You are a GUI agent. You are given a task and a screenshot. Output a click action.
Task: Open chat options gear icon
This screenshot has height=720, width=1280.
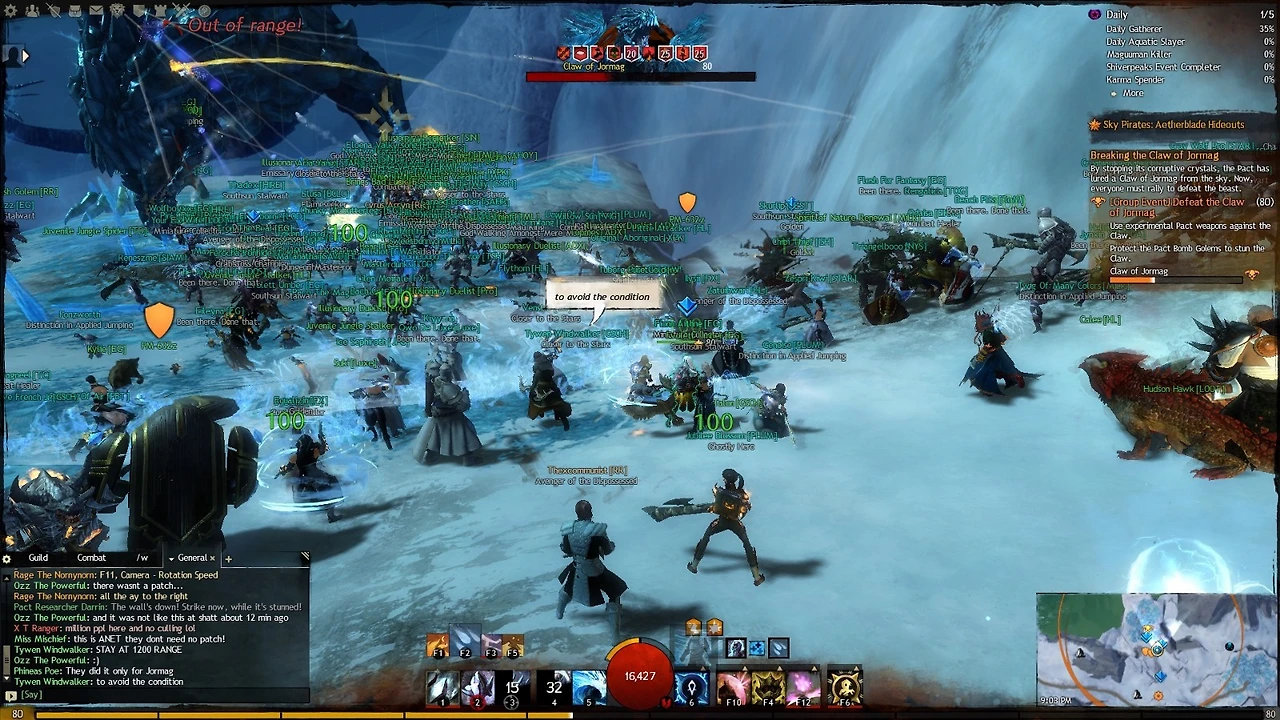click(7, 559)
